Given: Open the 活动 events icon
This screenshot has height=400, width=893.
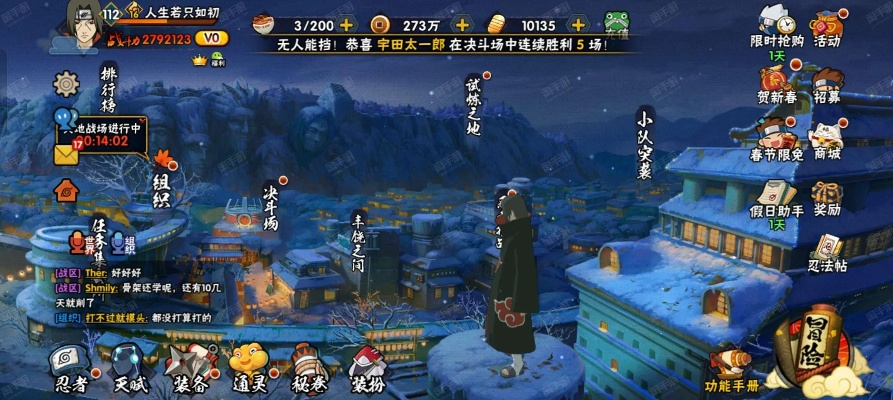Looking at the screenshot, I should pos(826,28).
